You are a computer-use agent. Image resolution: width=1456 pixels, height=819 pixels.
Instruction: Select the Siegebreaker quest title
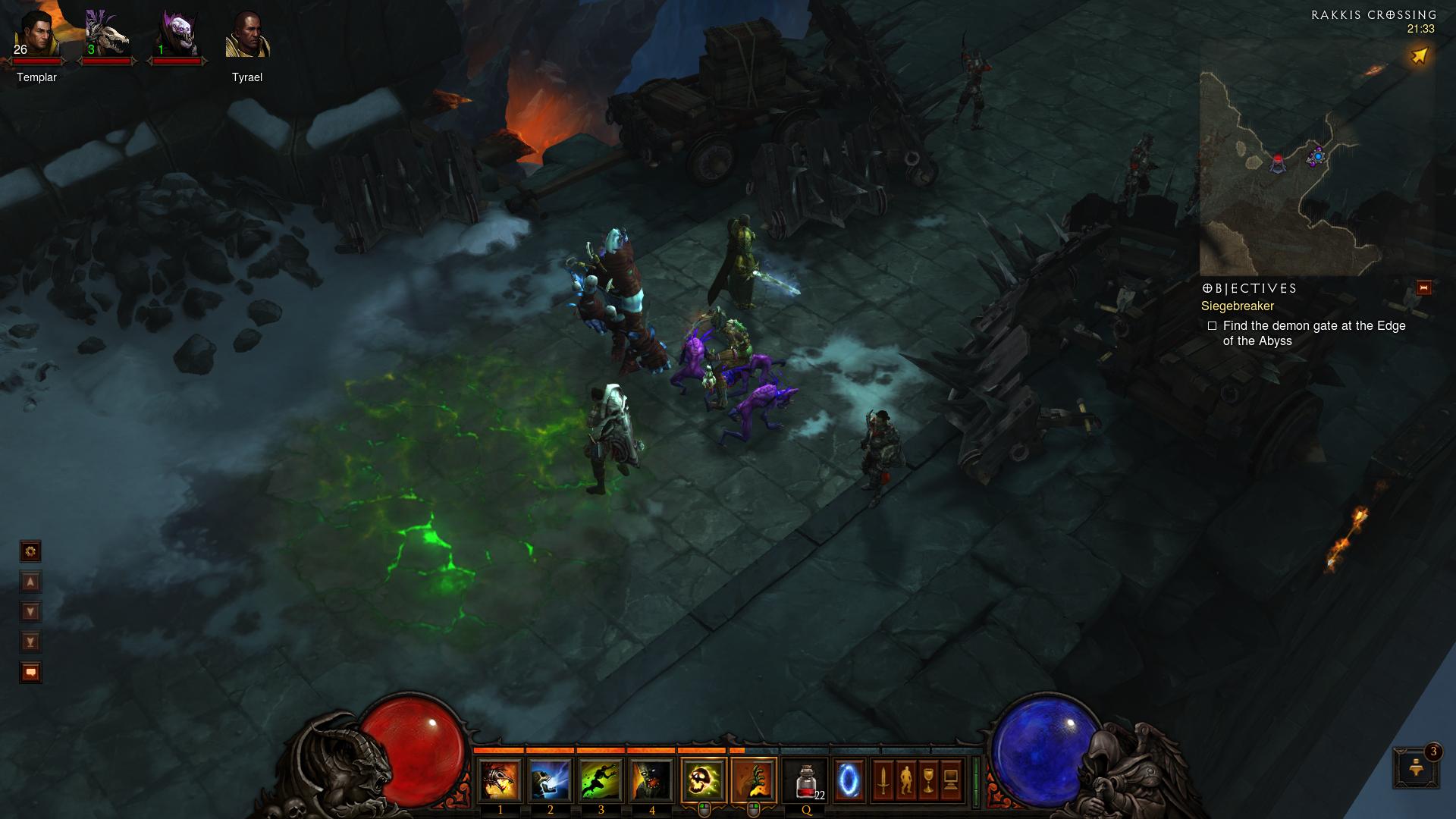[1237, 306]
